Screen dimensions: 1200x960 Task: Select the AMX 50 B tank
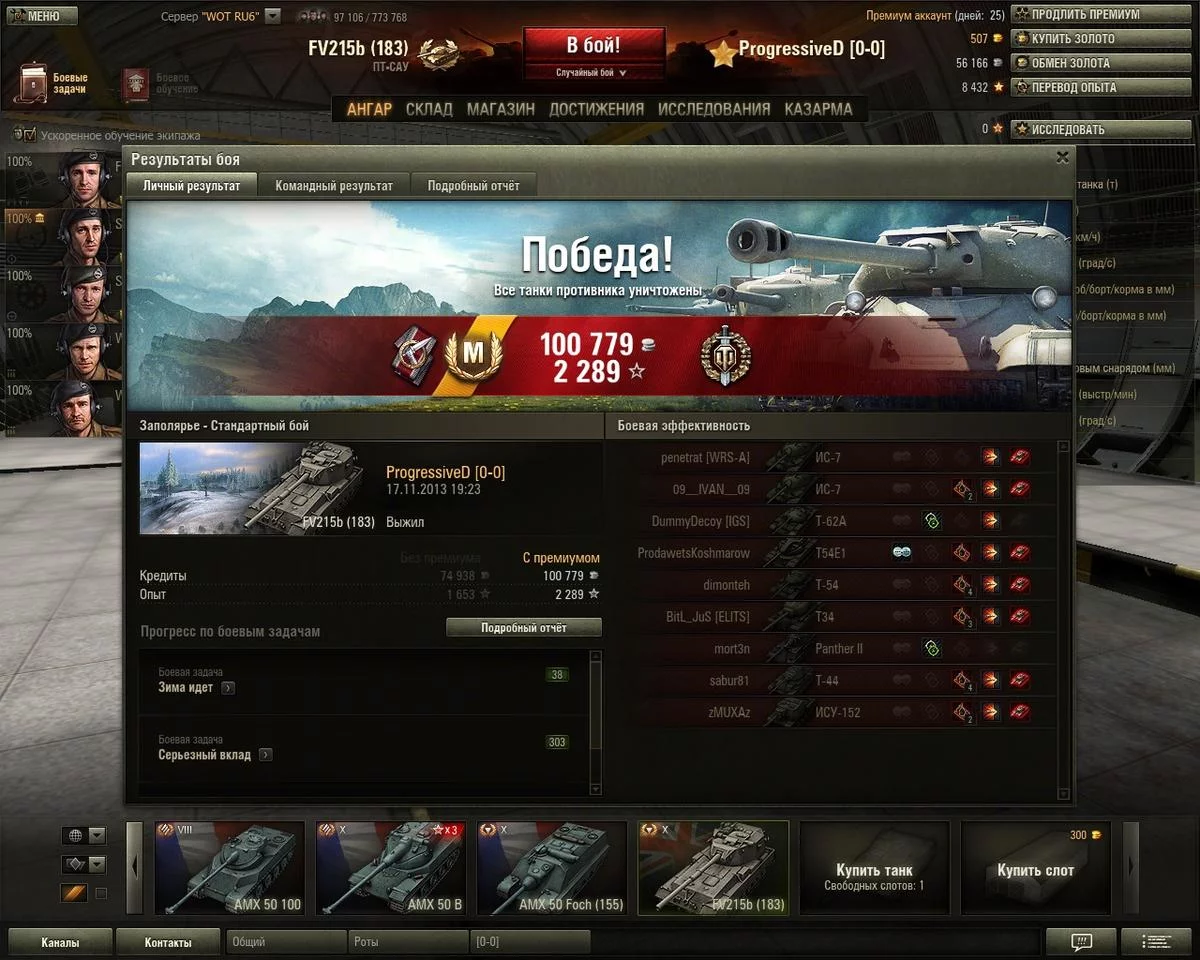point(390,868)
